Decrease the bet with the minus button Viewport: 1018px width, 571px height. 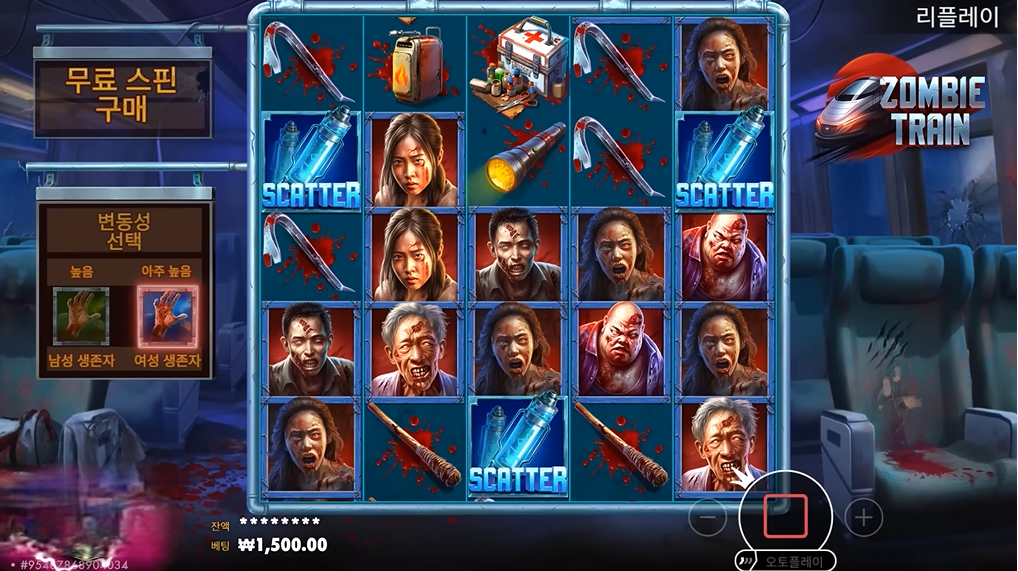click(x=707, y=518)
